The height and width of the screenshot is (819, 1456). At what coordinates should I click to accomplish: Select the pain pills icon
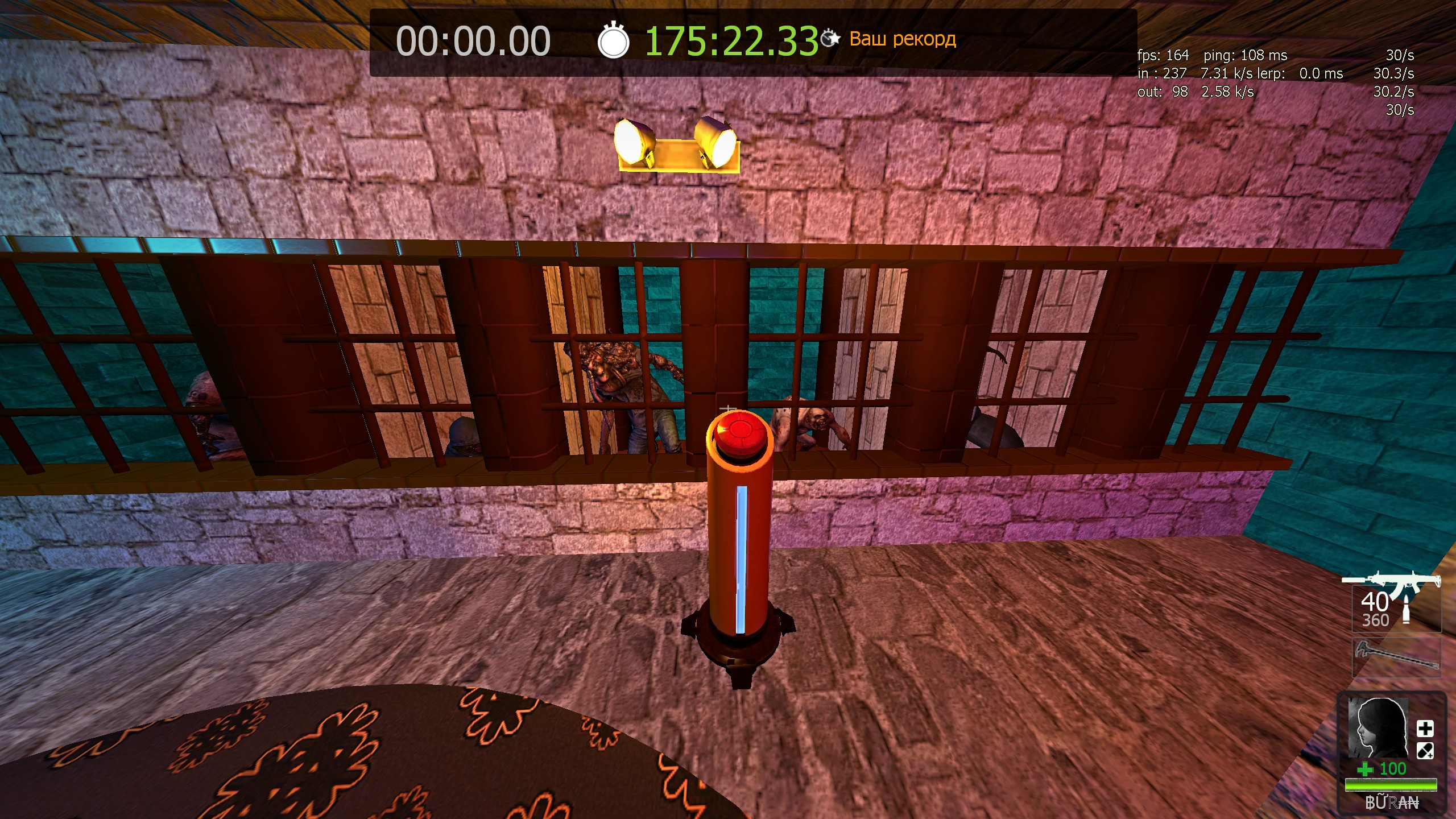point(1425,751)
